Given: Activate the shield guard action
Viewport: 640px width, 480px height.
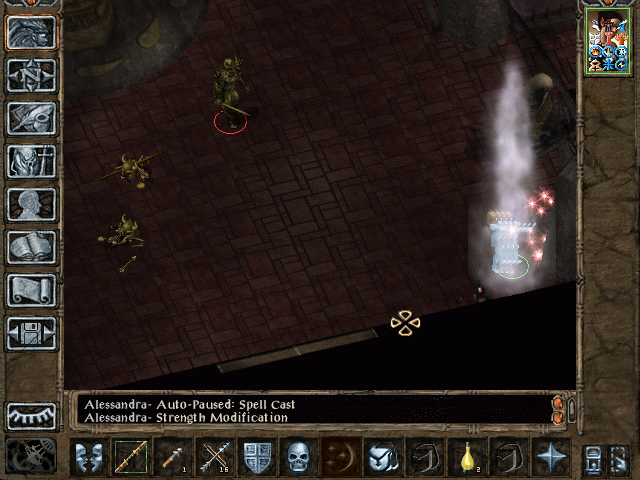Looking at the screenshot, I should click(x=257, y=457).
